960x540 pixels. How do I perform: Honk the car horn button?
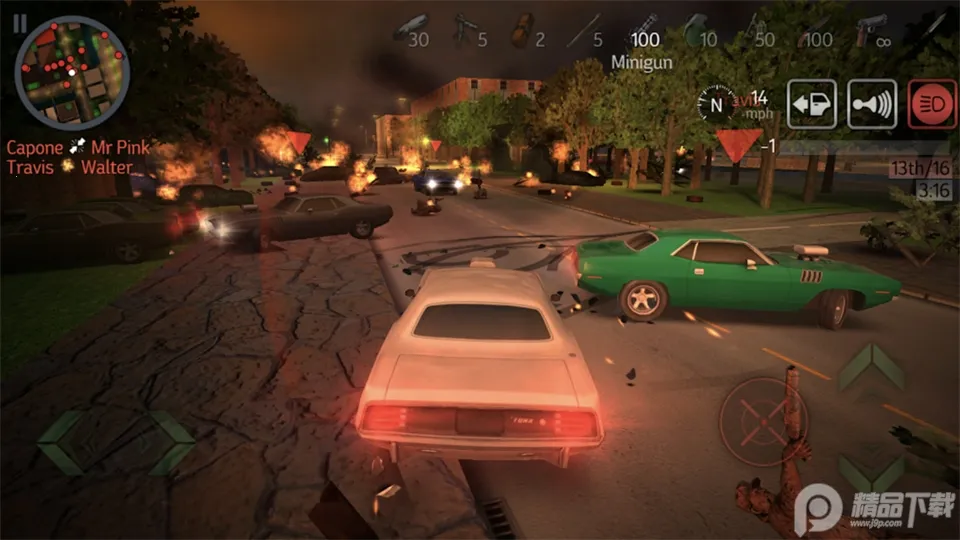pos(871,104)
